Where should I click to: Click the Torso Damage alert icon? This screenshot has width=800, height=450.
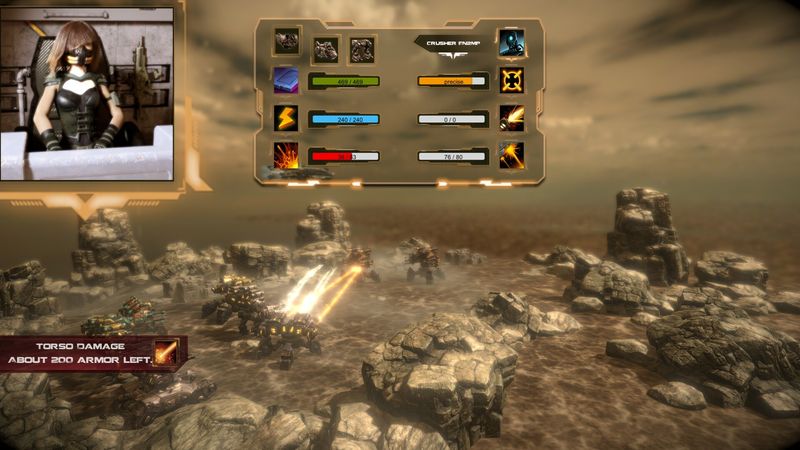[x=165, y=352]
